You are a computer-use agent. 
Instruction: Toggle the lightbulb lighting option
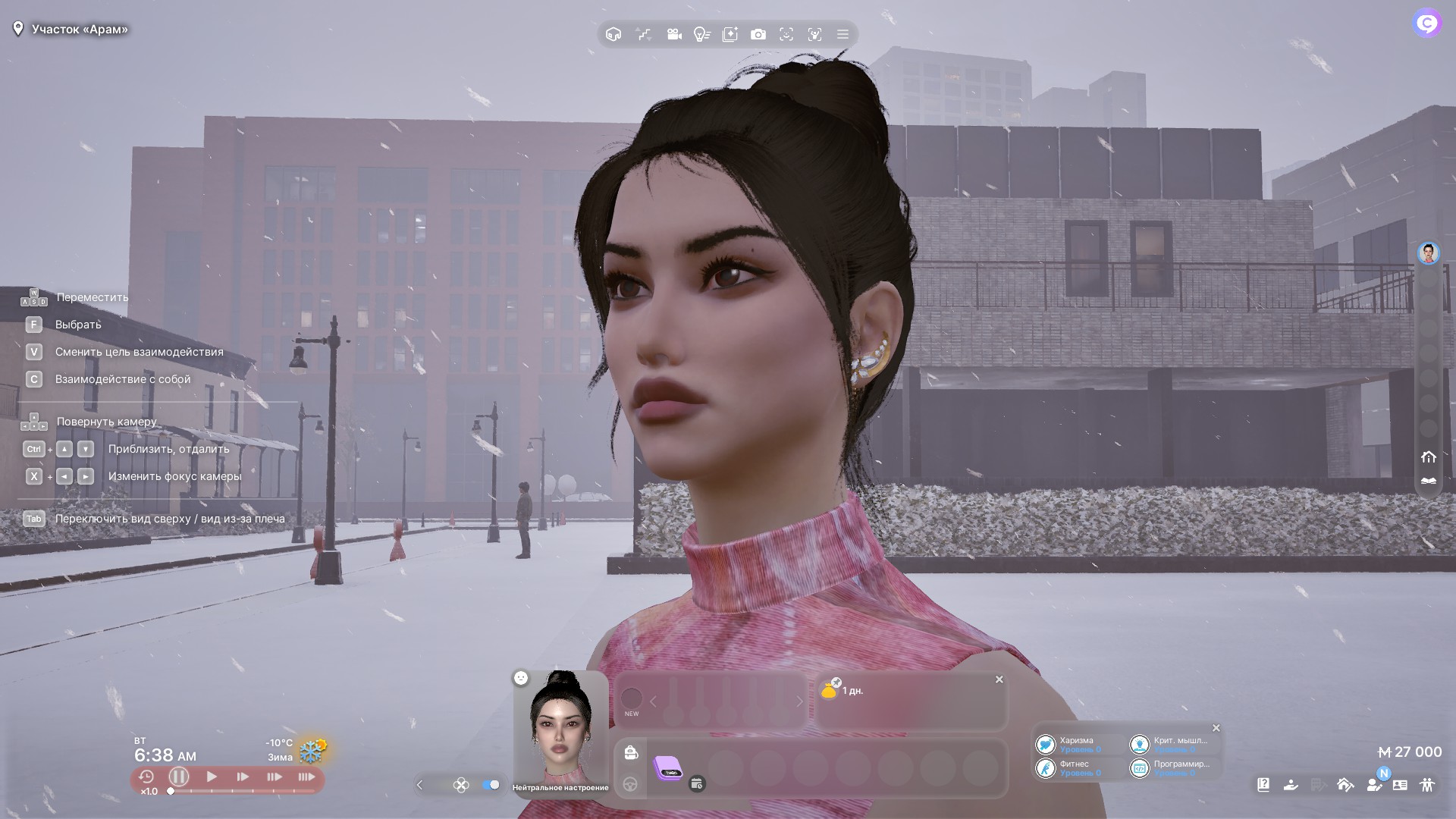click(x=701, y=34)
